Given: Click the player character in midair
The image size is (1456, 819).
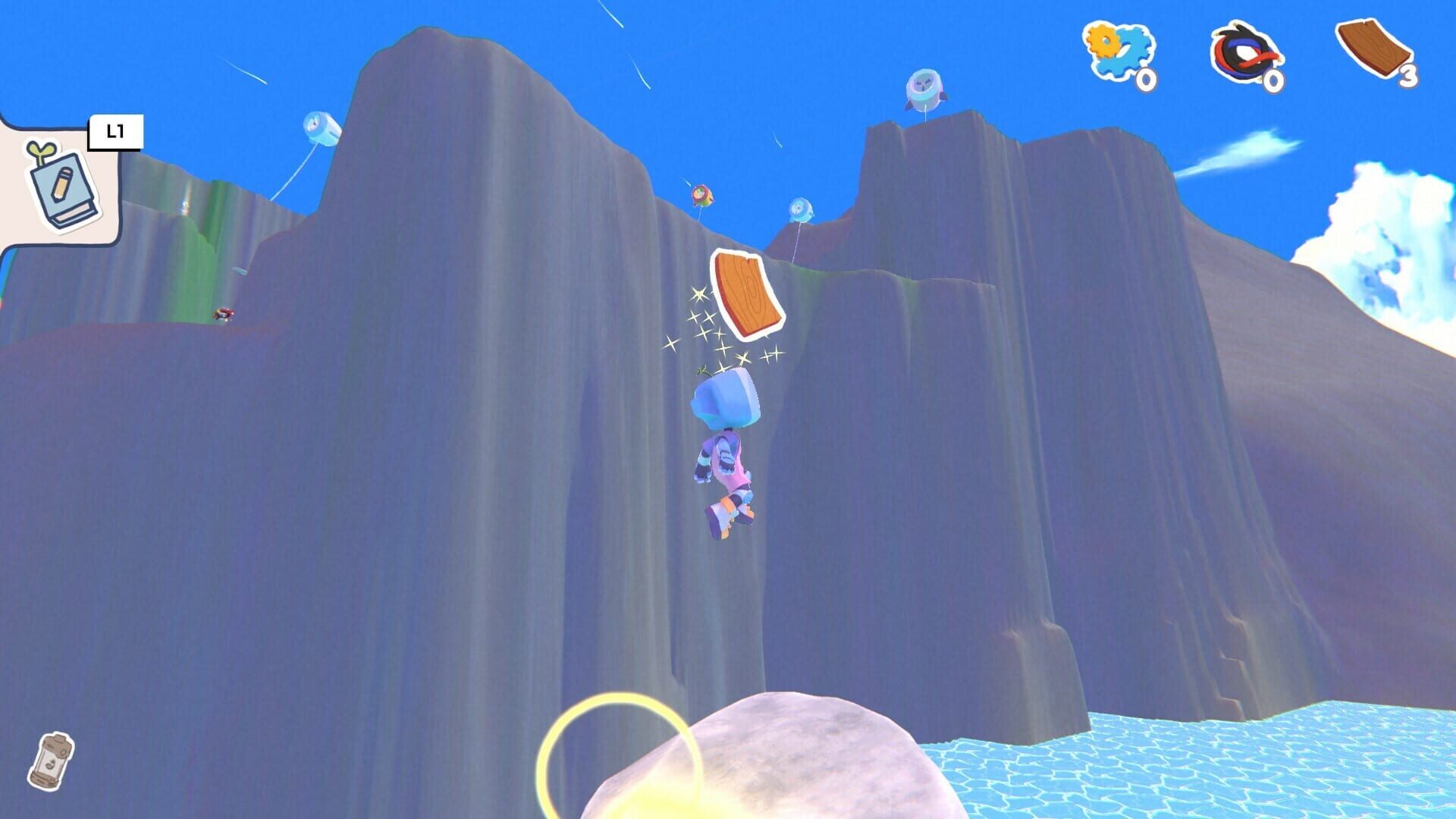Looking at the screenshot, I should pyautogui.click(x=728, y=455).
